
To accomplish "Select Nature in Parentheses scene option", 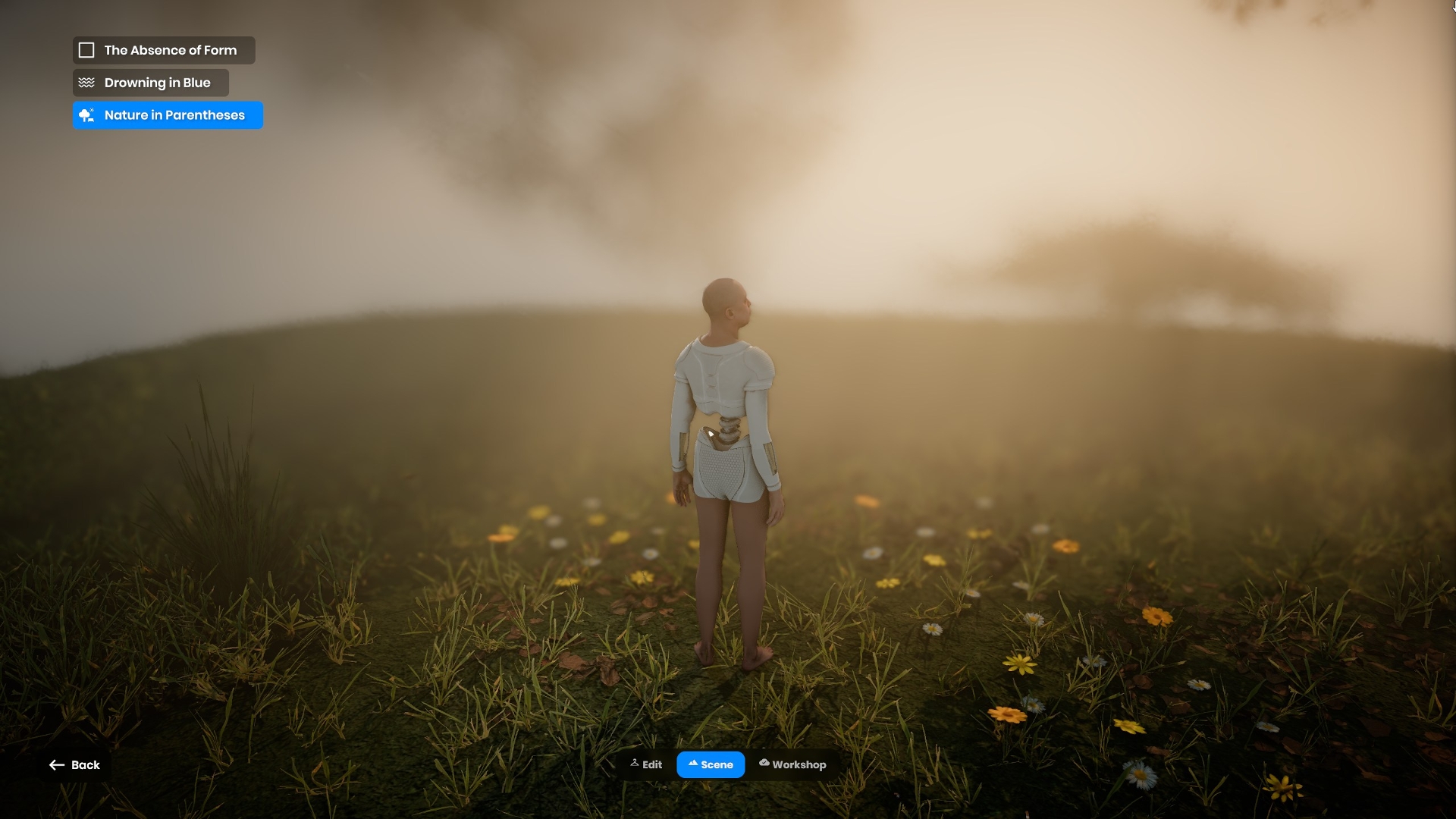I will 168,115.
